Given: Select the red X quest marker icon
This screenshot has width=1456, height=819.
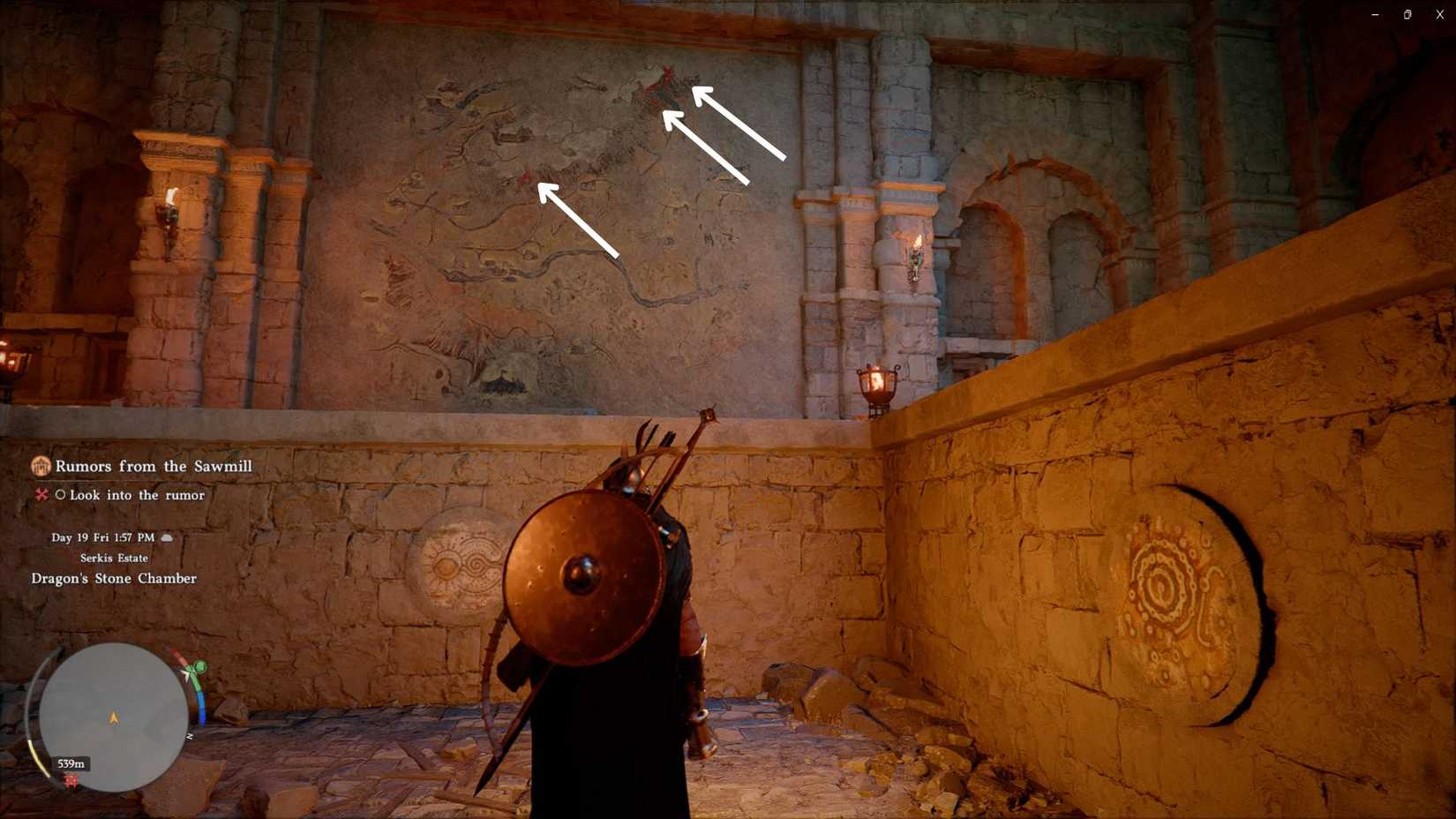Looking at the screenshot, I should coord(41,494).
